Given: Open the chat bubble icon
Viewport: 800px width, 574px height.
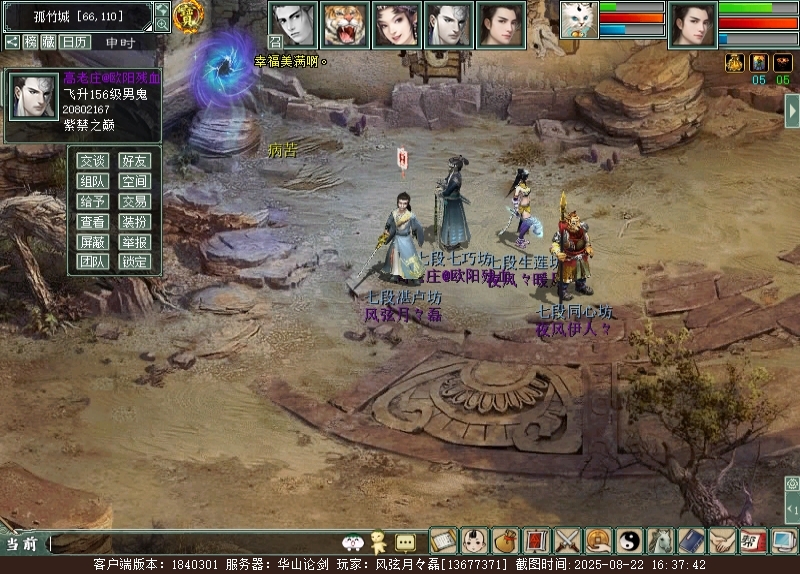Looking at the screenshot, I should pos(405,542).
